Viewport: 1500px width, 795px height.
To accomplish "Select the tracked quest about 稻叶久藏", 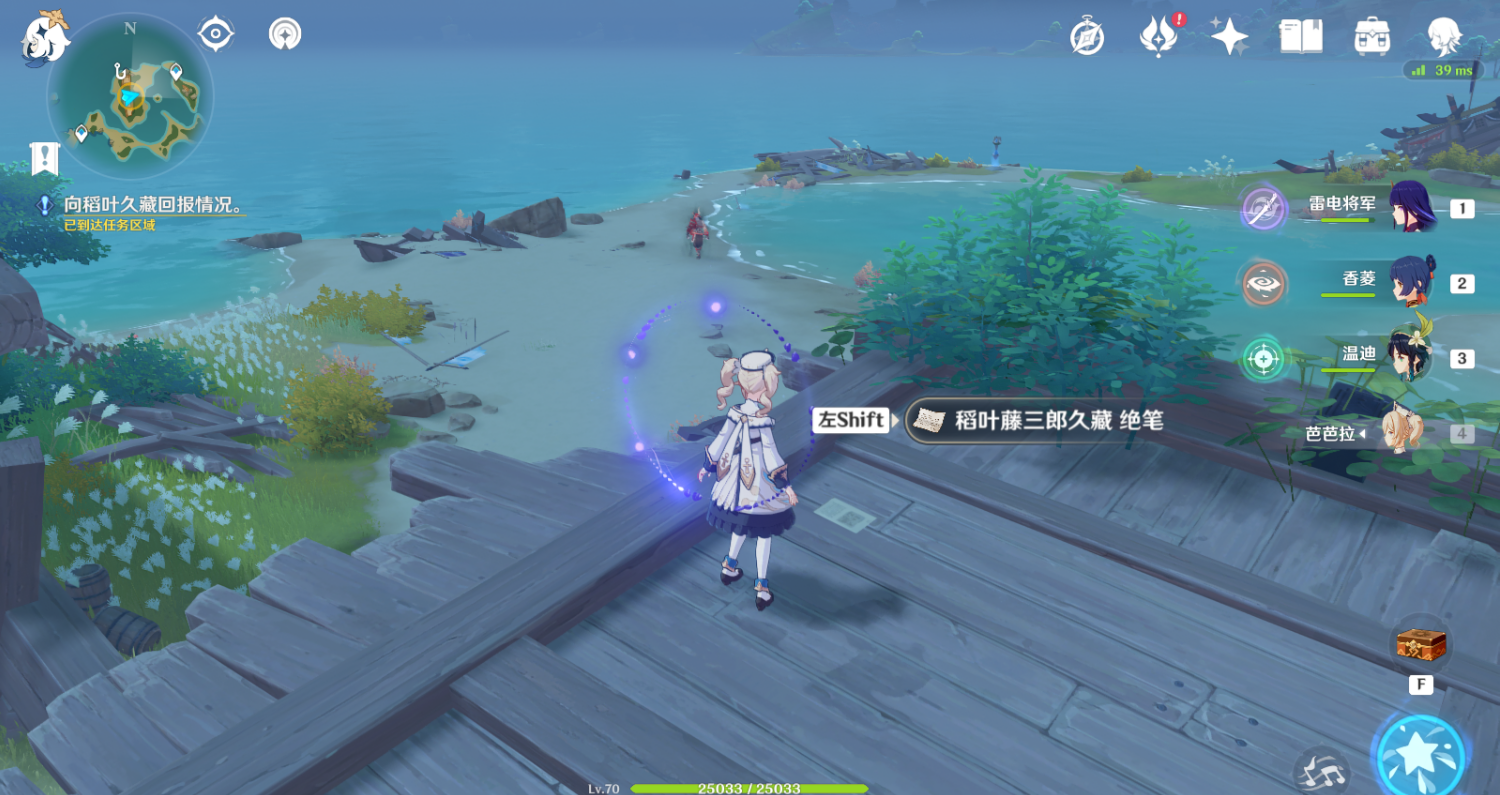I will [153, 205].
